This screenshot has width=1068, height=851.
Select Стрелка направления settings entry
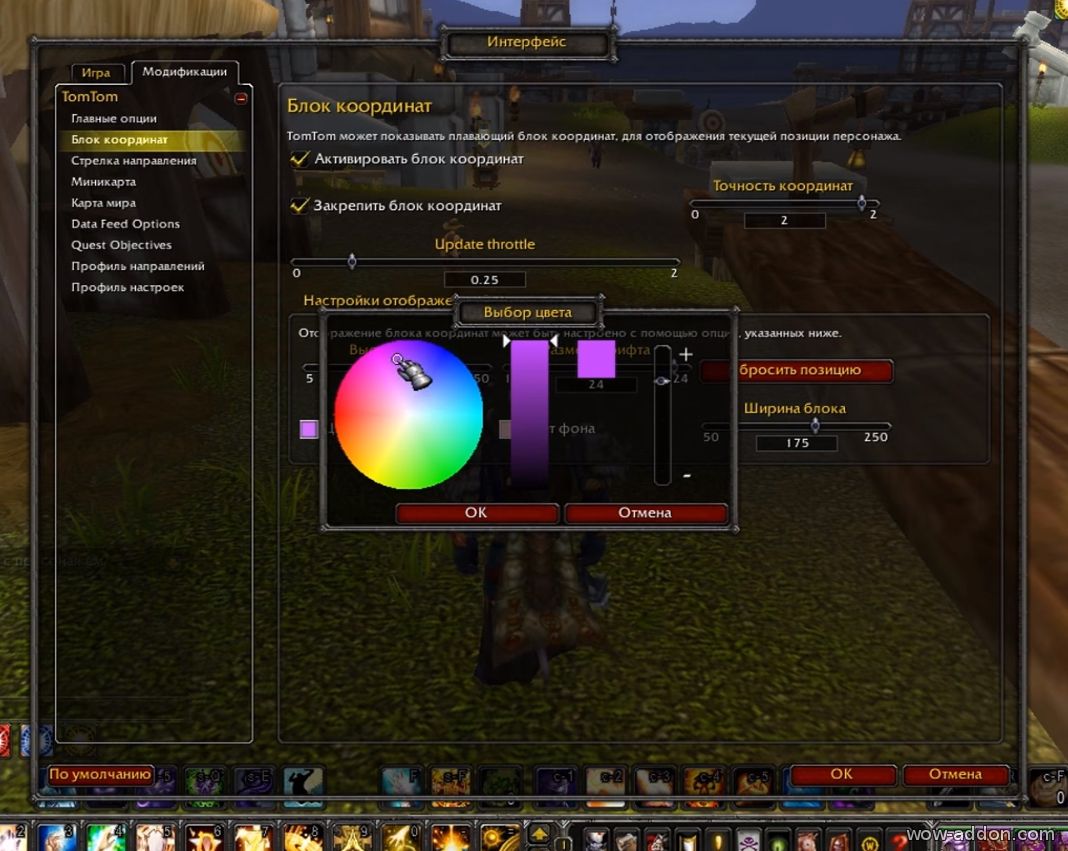tap(133, 160)
